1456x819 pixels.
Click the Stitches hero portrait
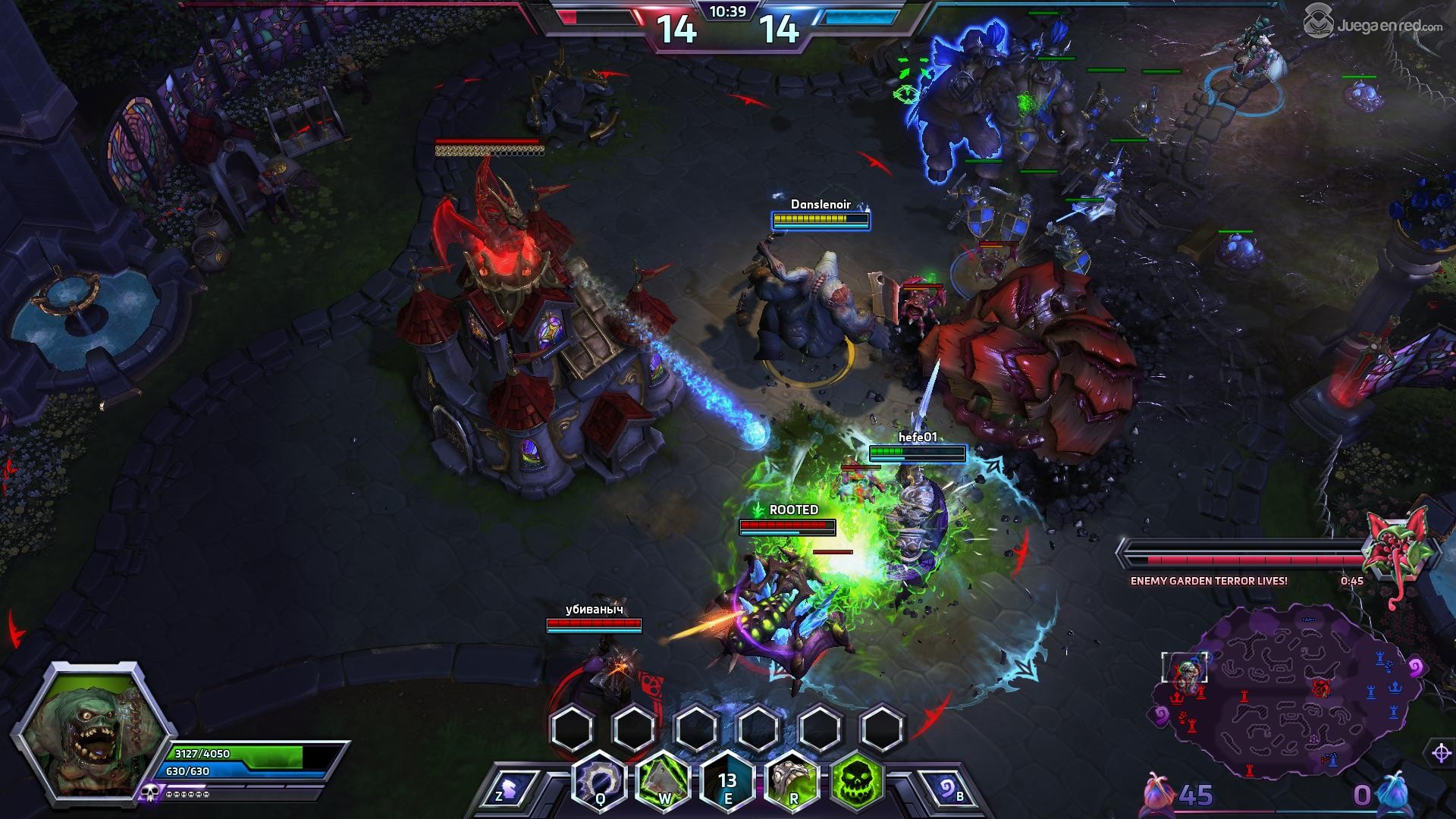point(90,728)
